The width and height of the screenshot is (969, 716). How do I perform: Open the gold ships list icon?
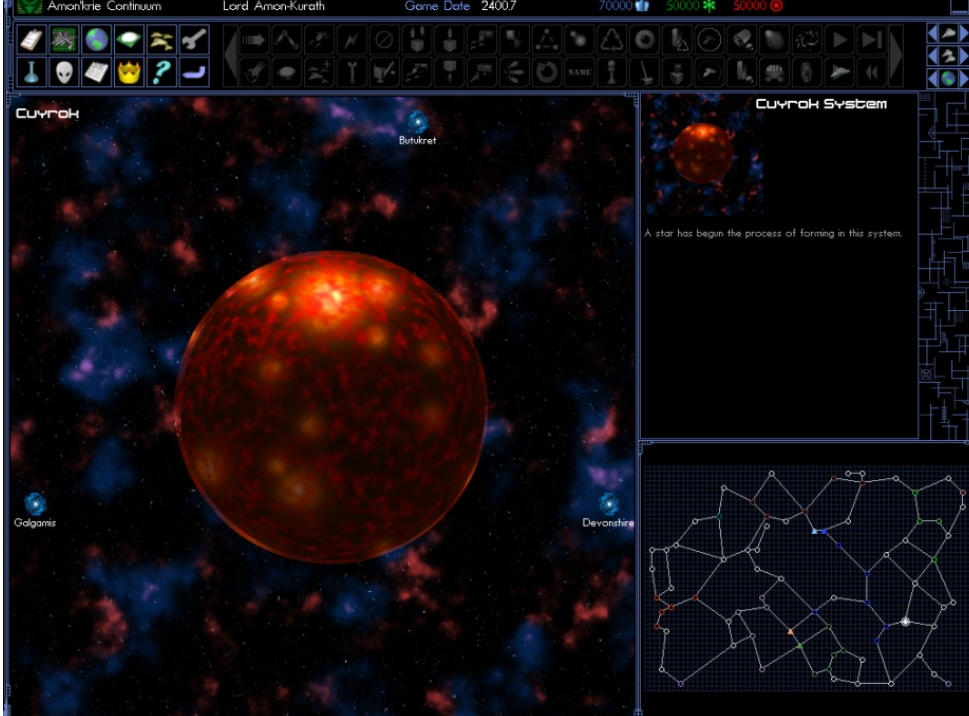[161, 41]
